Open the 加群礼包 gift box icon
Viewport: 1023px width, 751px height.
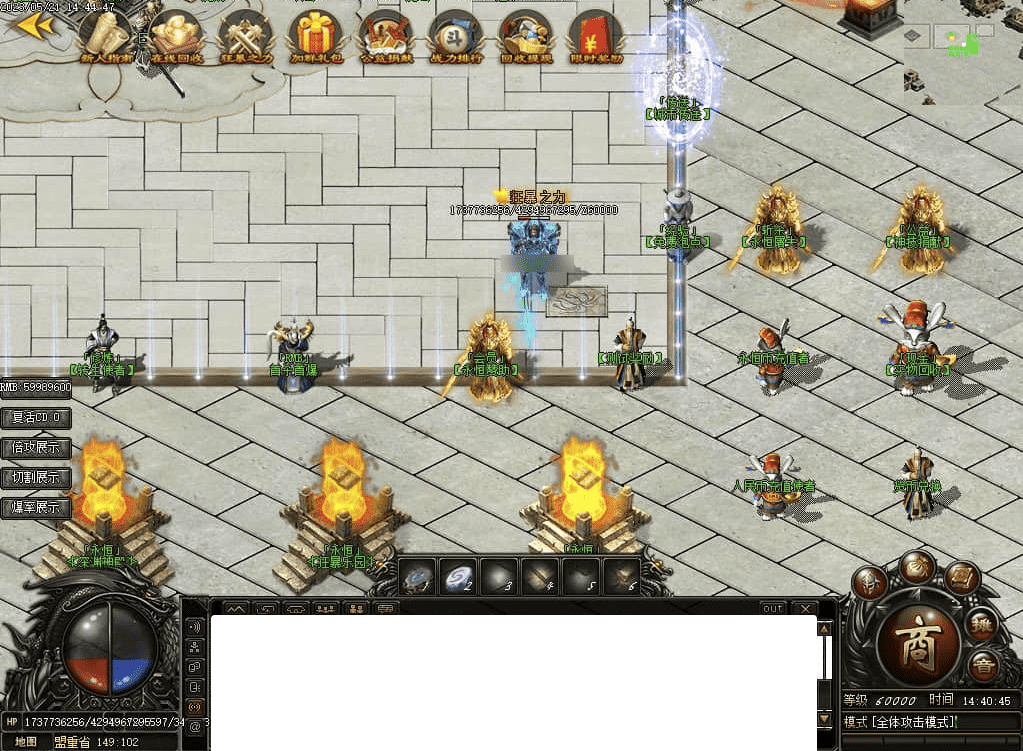(x=316, y=36)
